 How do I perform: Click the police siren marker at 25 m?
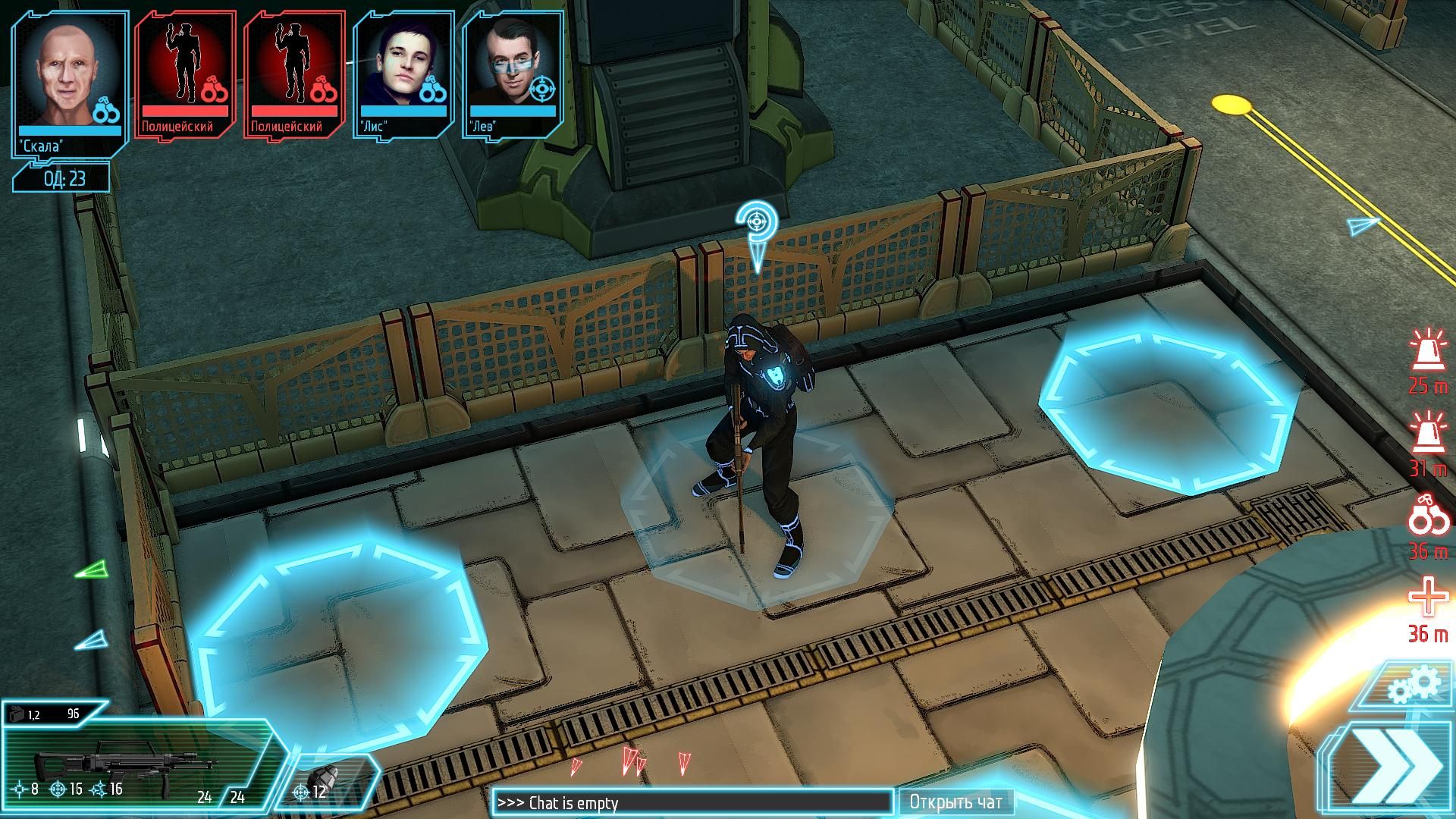pyautogui.click(x=1428, y=362)
